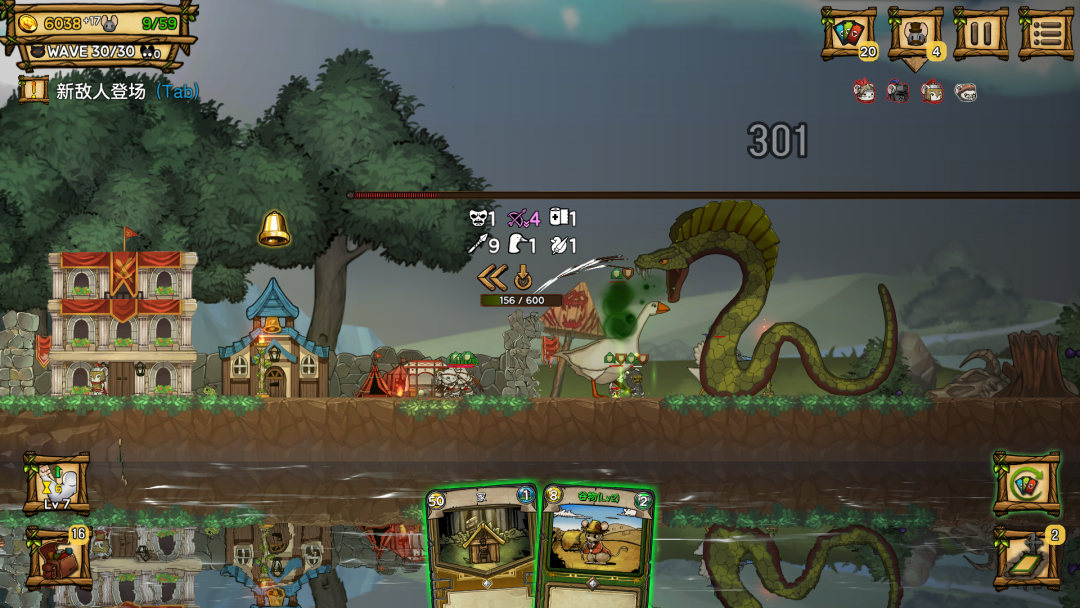Viewport: 1080px width, 608px height.
Task: Ring the golden bell icon
Action: coord(274,229)
